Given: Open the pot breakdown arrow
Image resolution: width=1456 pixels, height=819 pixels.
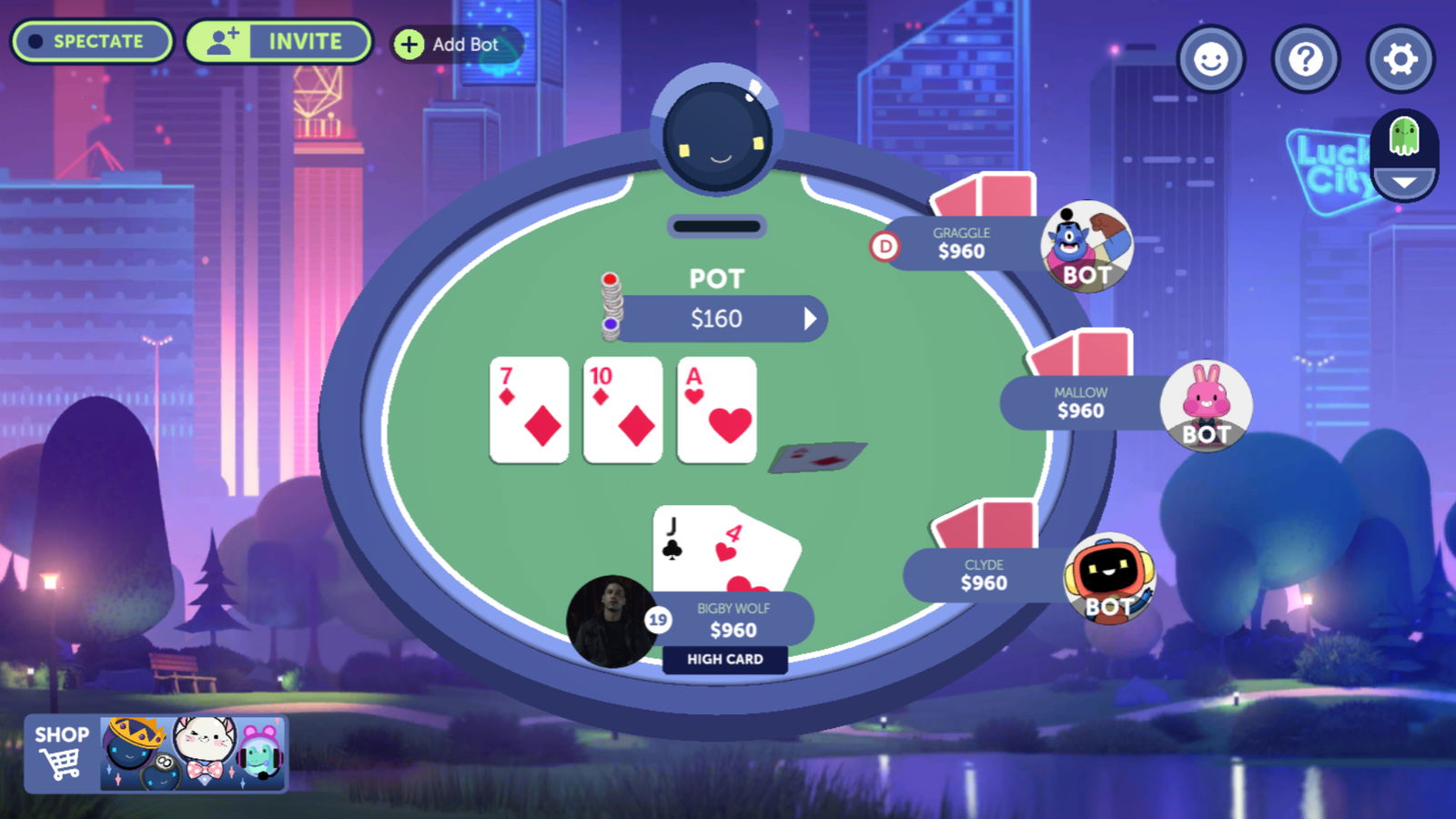Looking at the screenshot, I should click(x=811, y=318).
